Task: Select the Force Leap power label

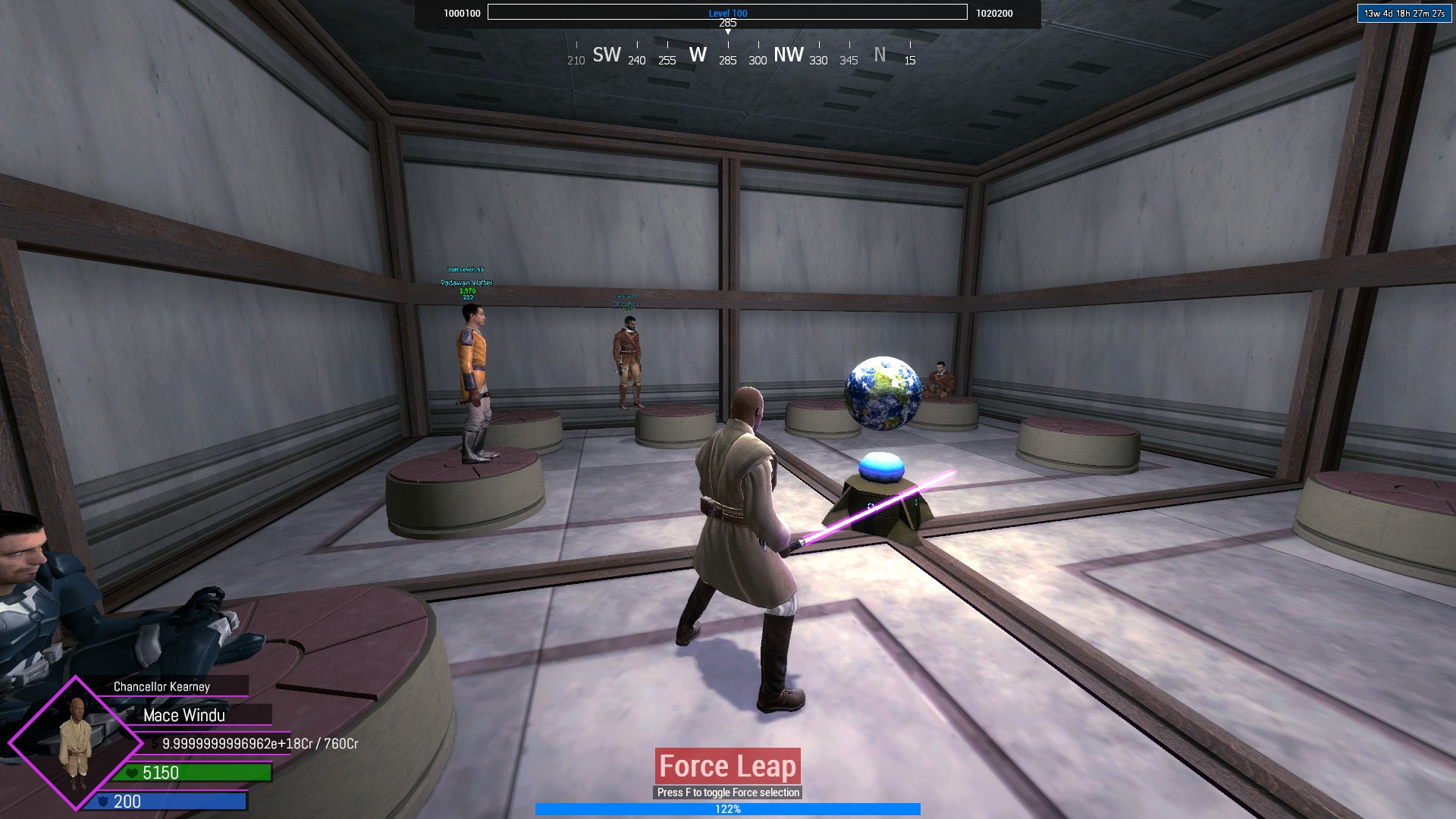Action: [727, 767]
